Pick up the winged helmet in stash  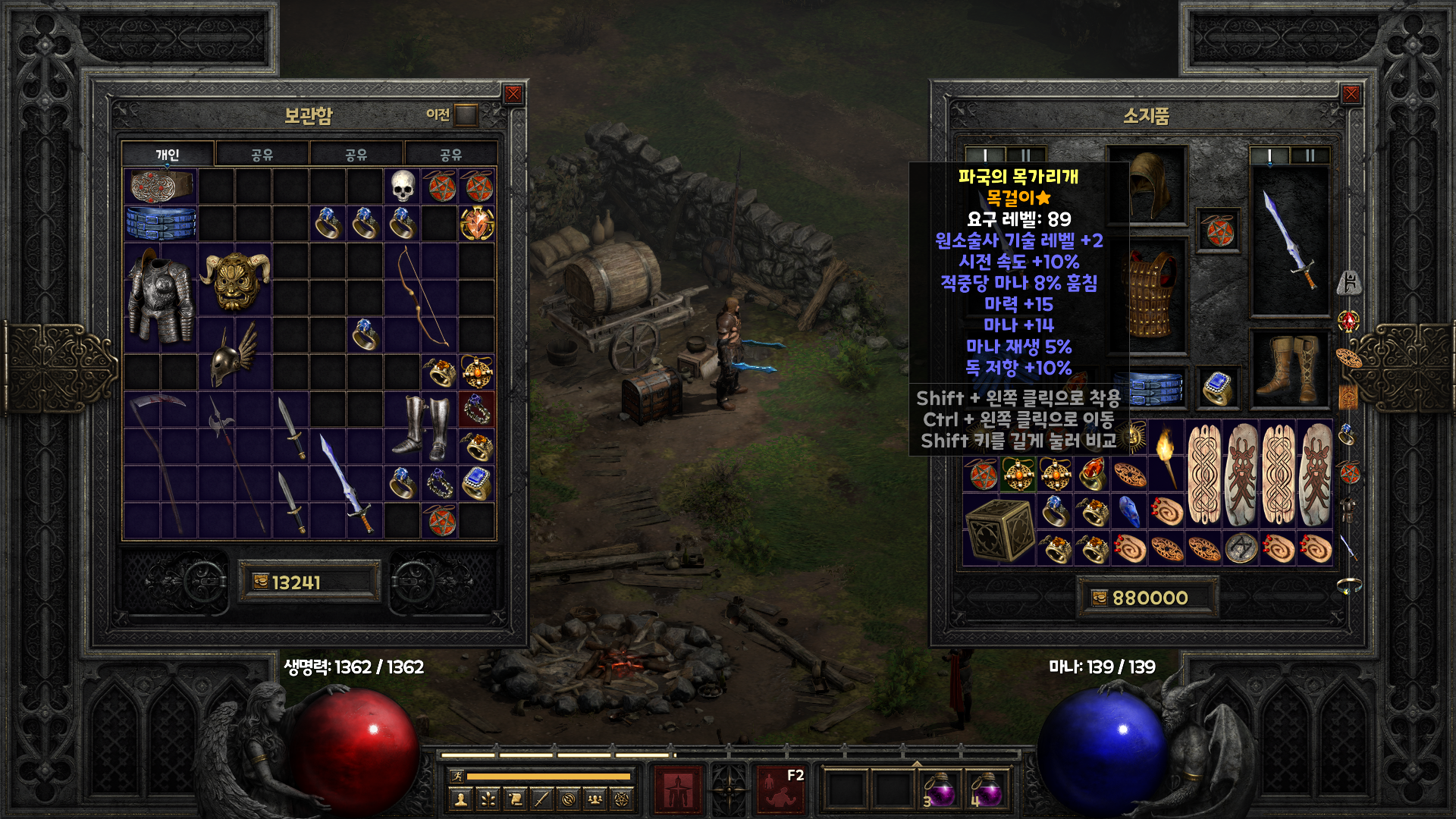point(234,354)
